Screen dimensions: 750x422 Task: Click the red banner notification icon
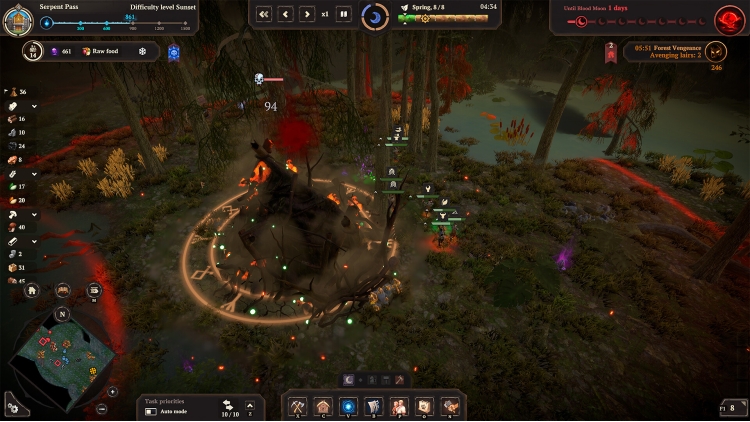point(611,52)
